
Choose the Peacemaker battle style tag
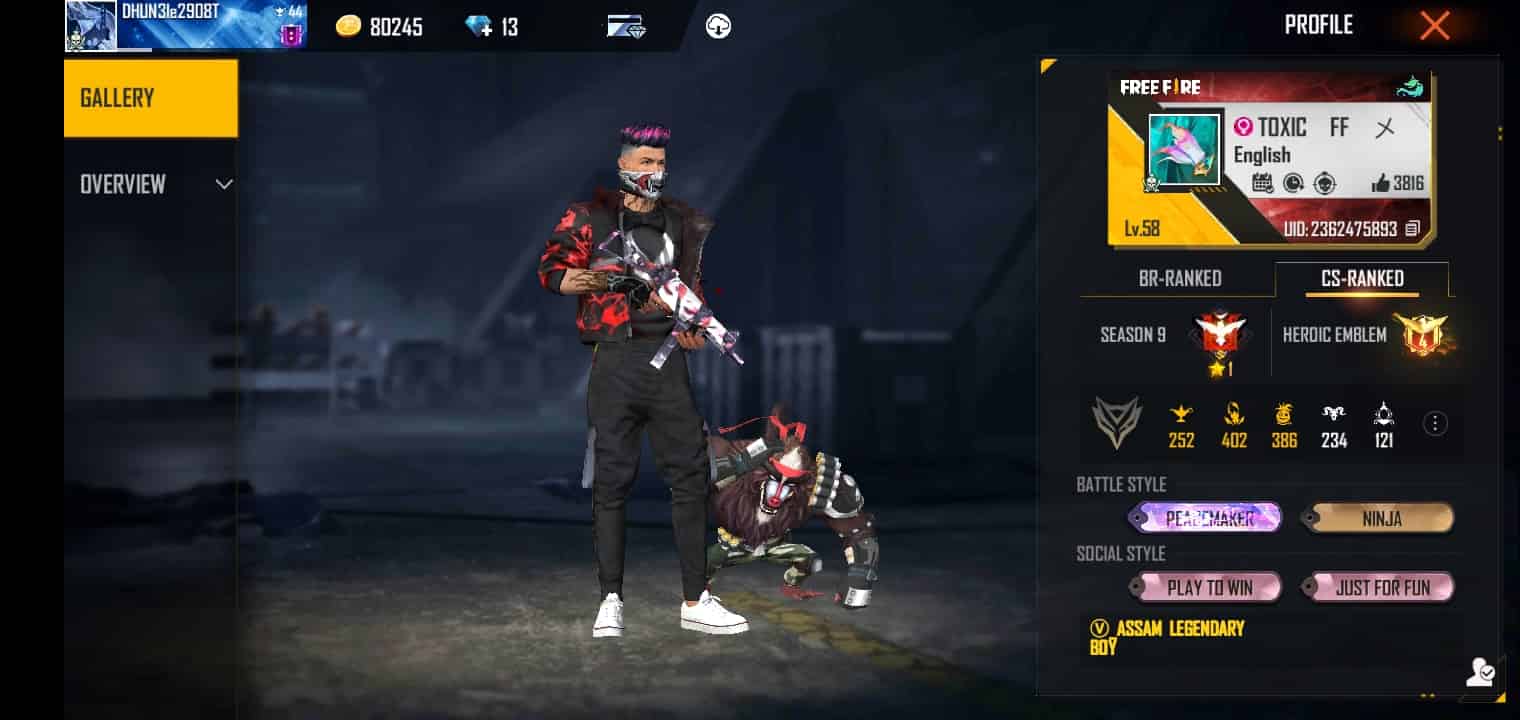tap(1205, 518)
